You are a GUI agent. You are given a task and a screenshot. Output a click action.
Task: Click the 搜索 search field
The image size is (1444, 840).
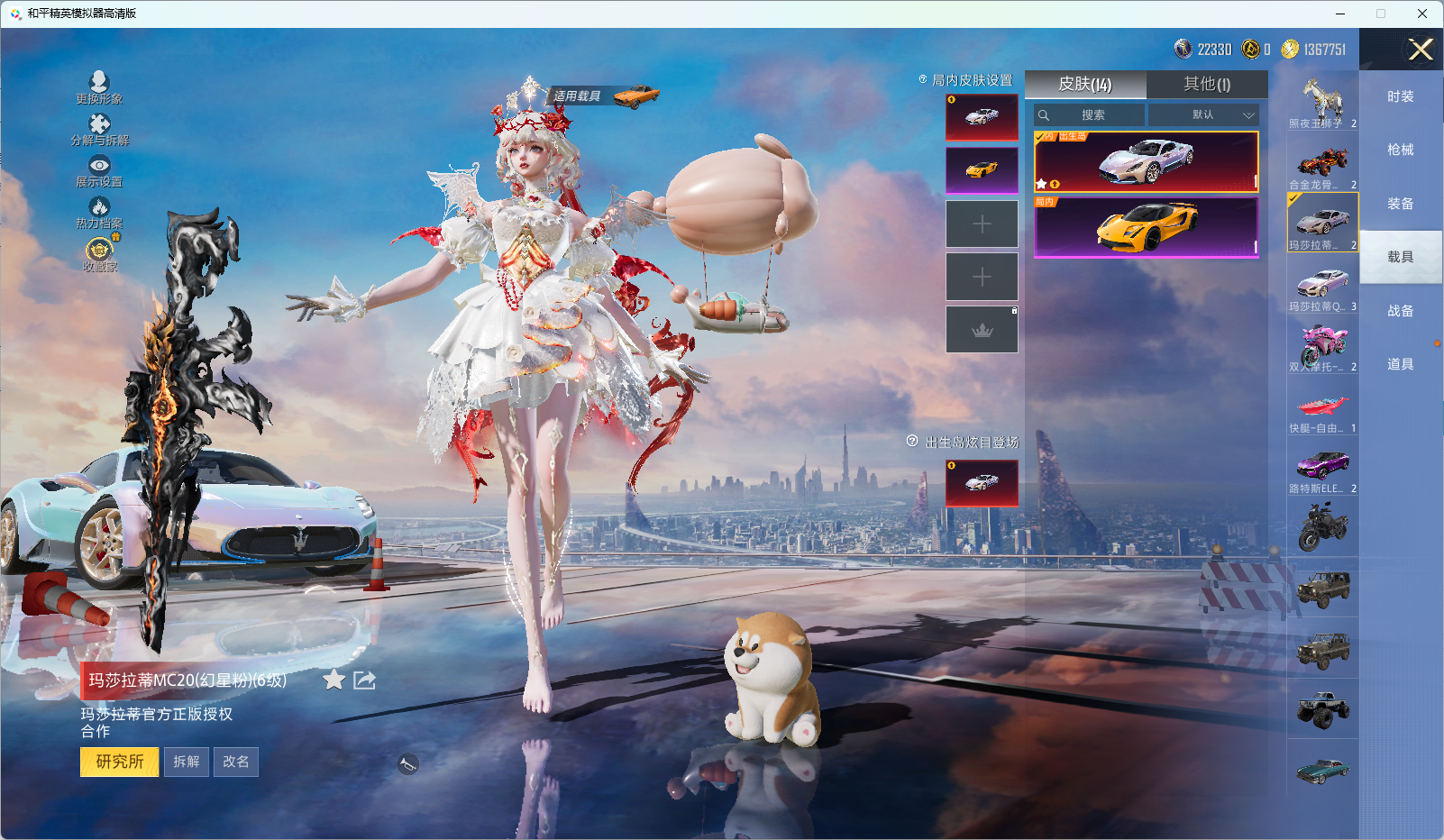[x=1091, y=115]
